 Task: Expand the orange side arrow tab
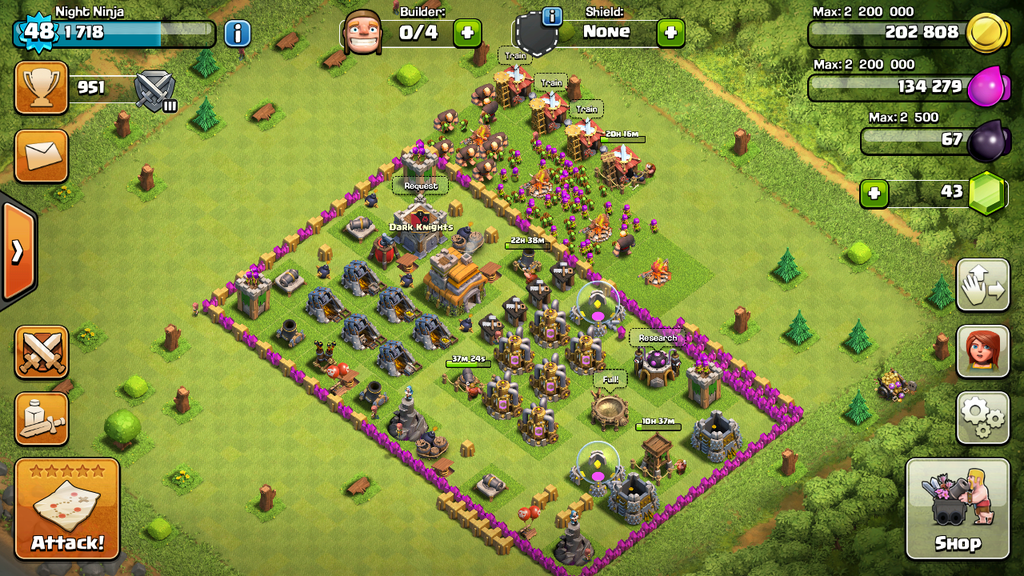click(x=17, y=251)
